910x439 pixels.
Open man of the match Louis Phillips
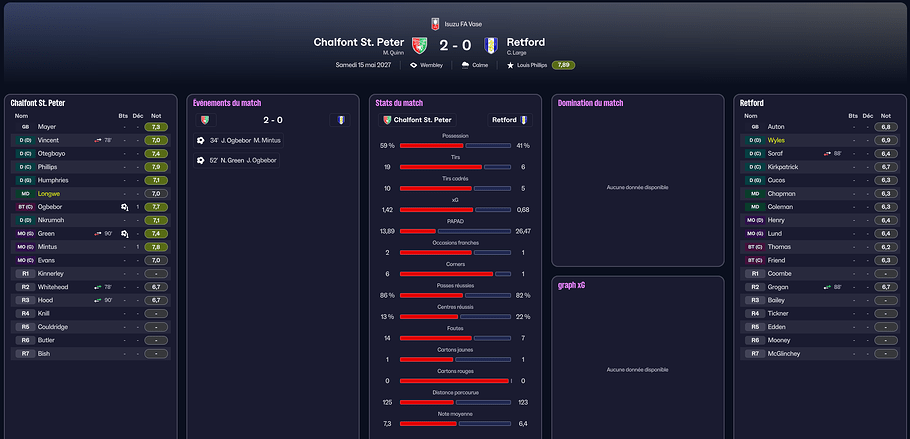click(531, 65)
